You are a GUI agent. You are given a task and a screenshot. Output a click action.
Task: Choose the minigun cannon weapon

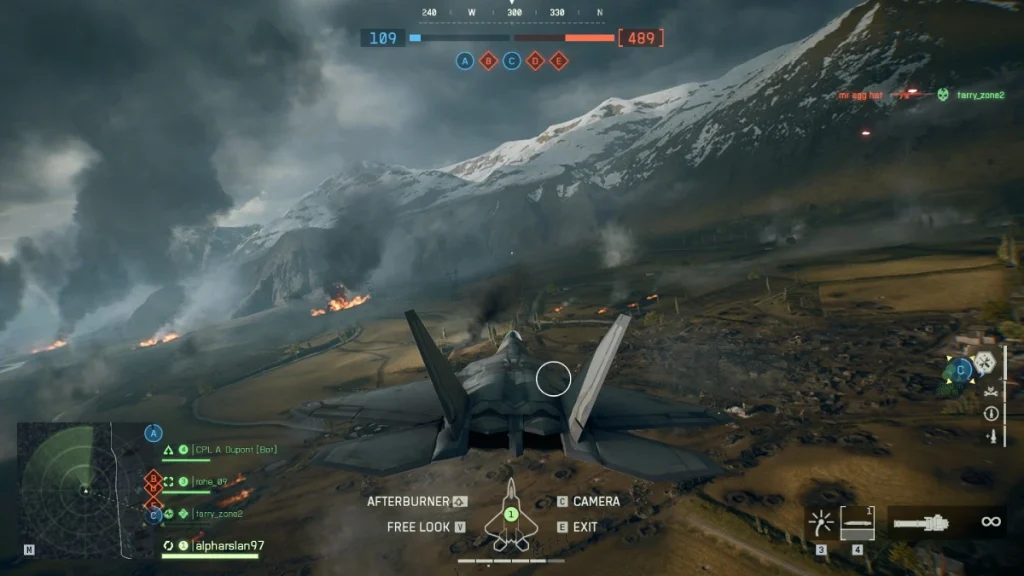(919, 522)
